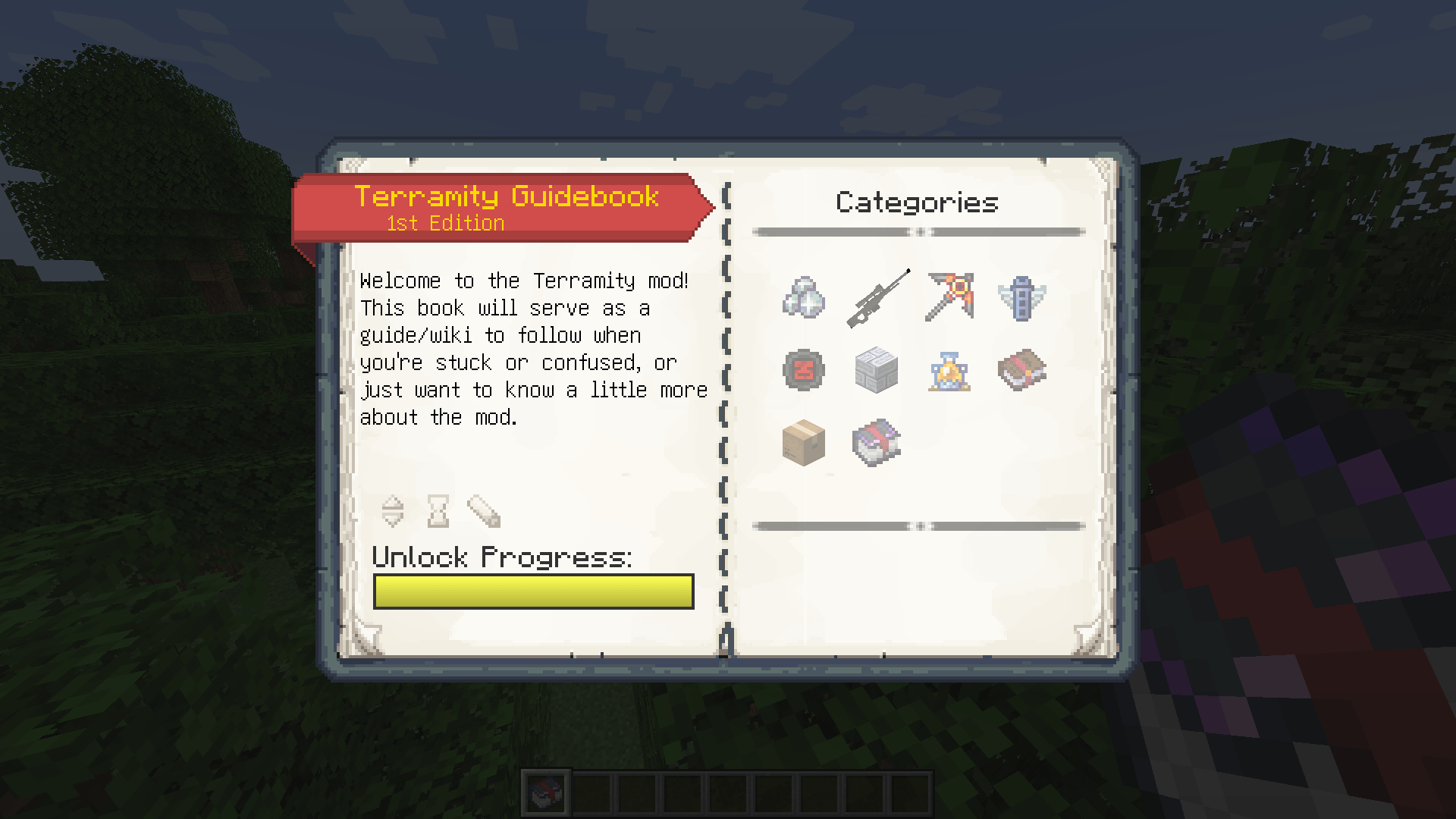Click the yellow Unlock Progress bar
This screenshot has height=819, width=1456.
533,591
